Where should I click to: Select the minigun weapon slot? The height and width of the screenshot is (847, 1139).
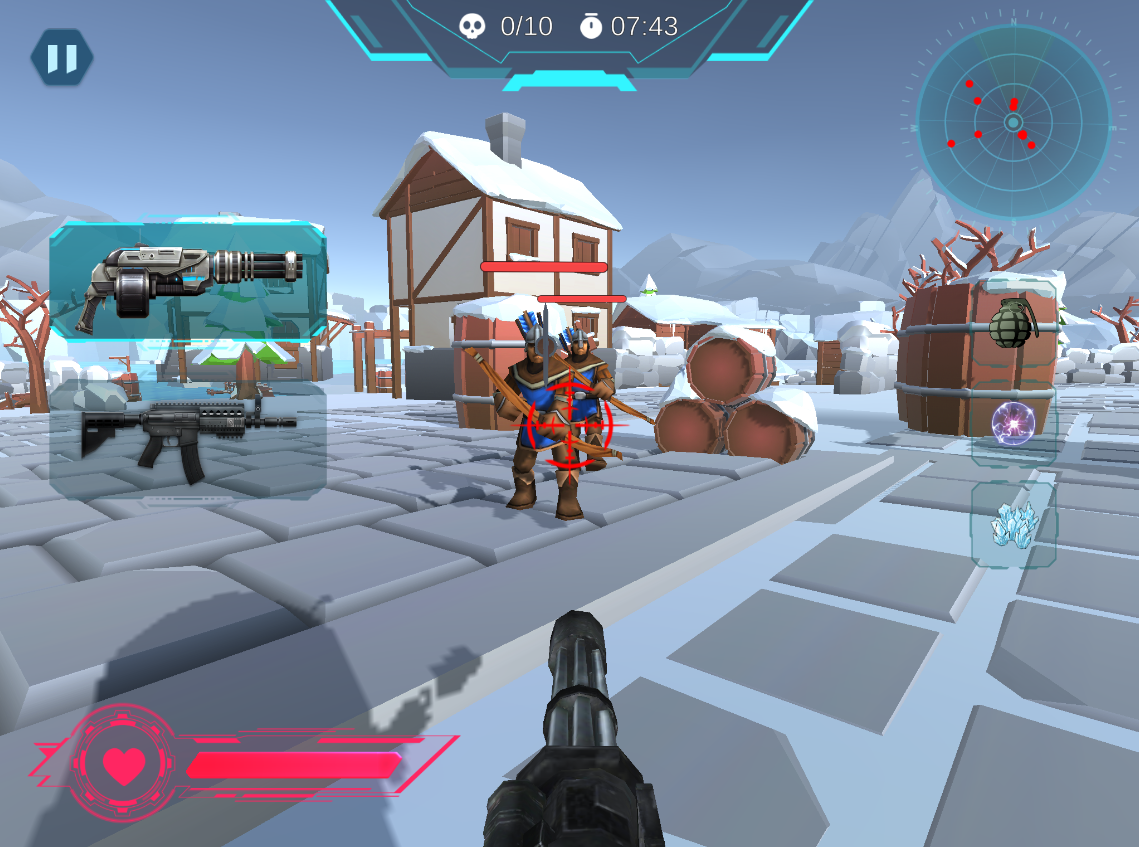tap(189, 282)
